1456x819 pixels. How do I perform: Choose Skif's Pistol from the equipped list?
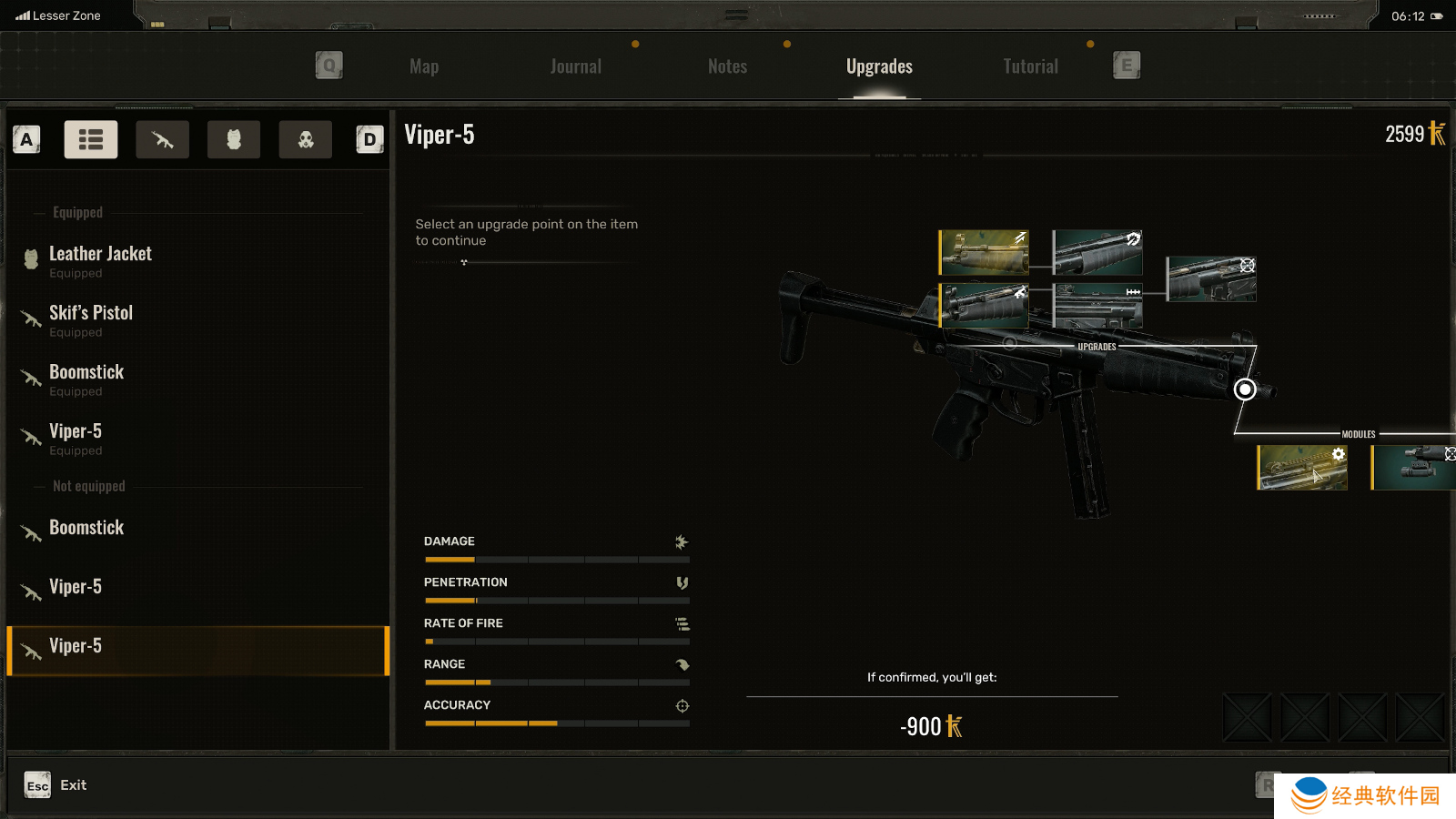tap(91, 319)
